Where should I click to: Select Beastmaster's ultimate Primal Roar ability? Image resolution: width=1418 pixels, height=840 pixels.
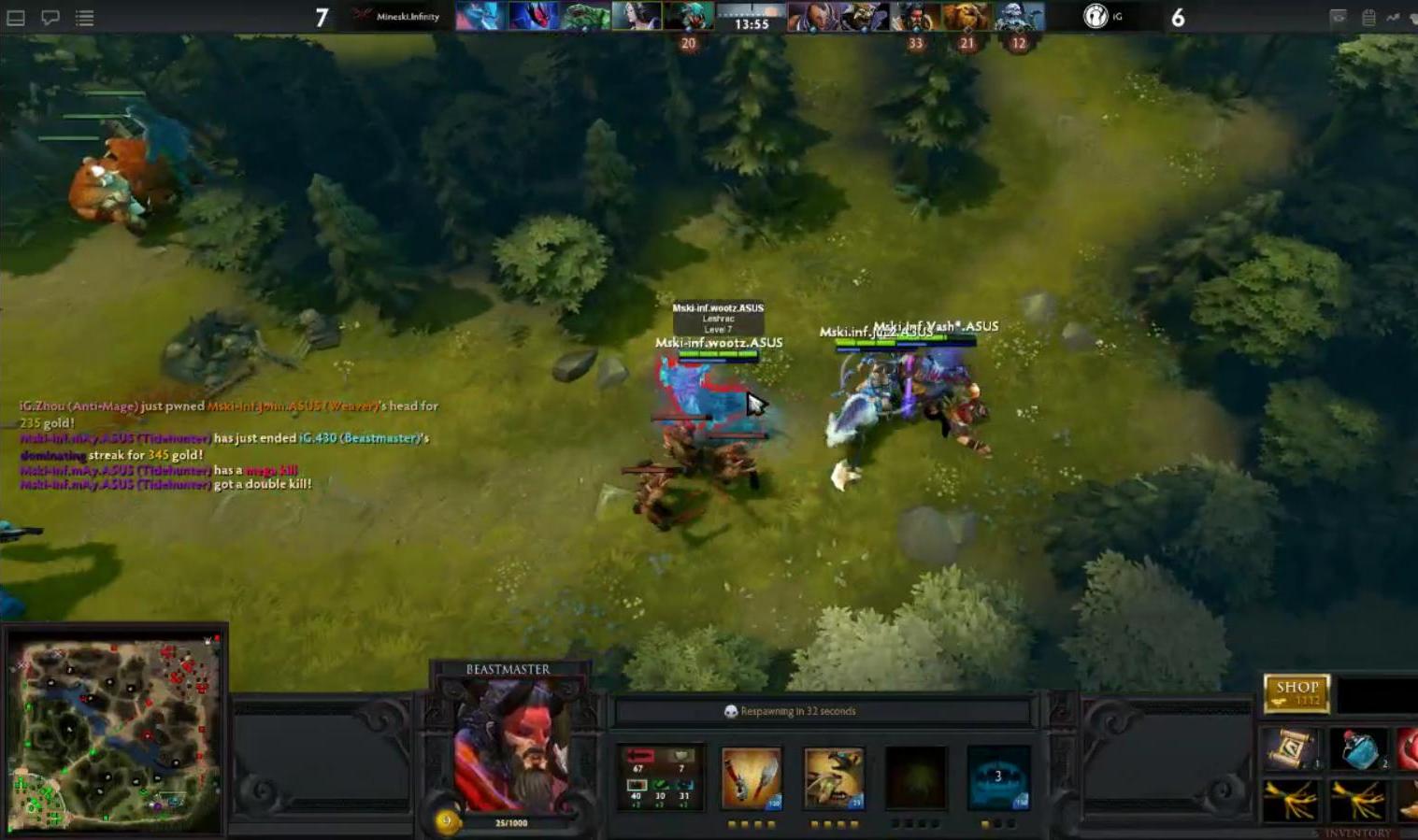tap(998, 778)
